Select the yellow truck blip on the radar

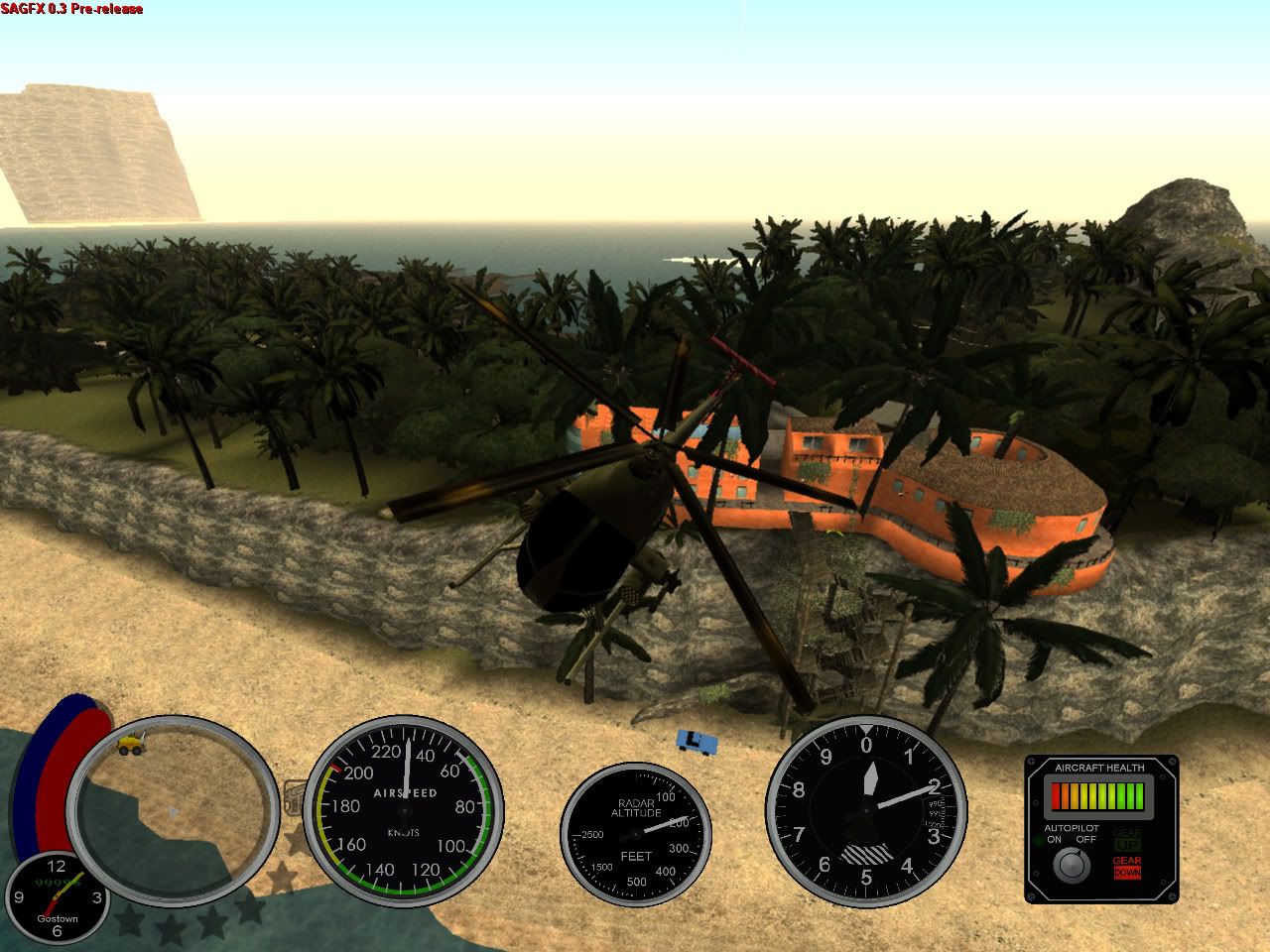click(x=130, y=743)
